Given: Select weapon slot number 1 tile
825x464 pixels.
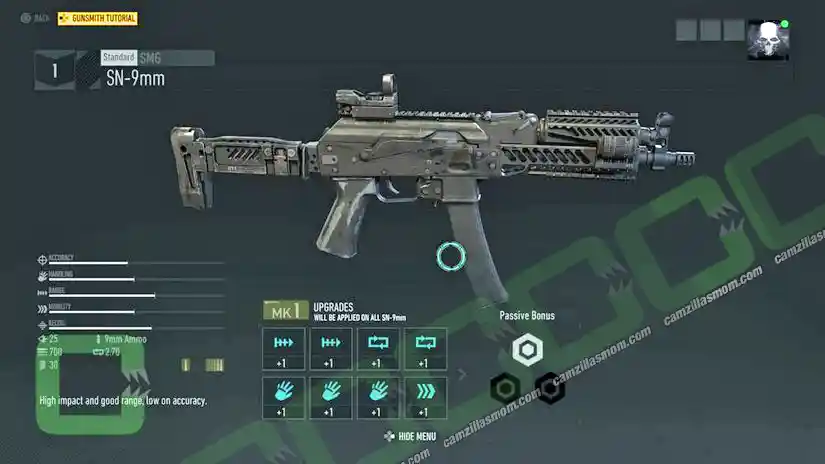Looking at the screenshot, I should [54, 70].
